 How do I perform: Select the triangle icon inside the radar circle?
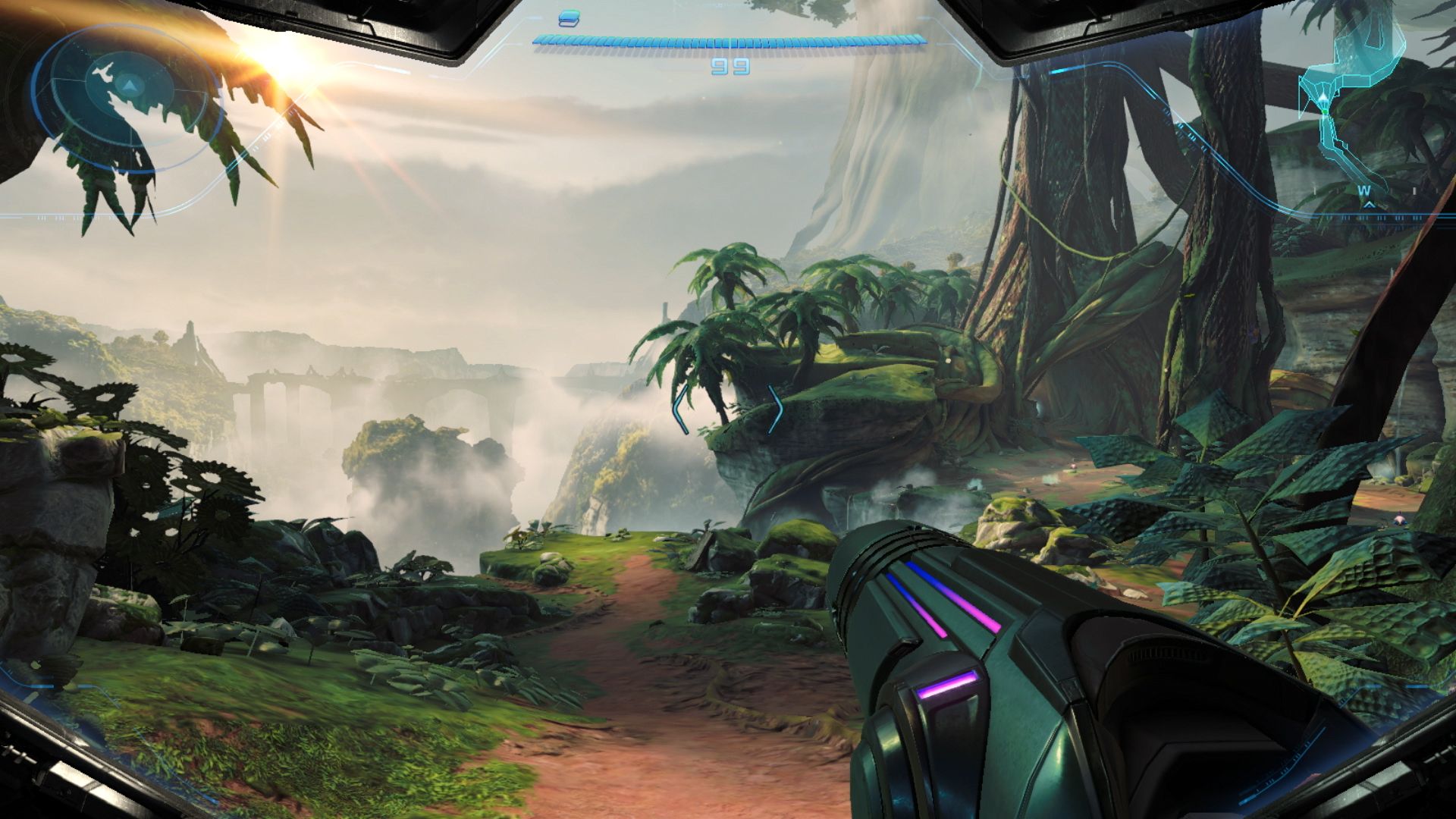[129, 86]
